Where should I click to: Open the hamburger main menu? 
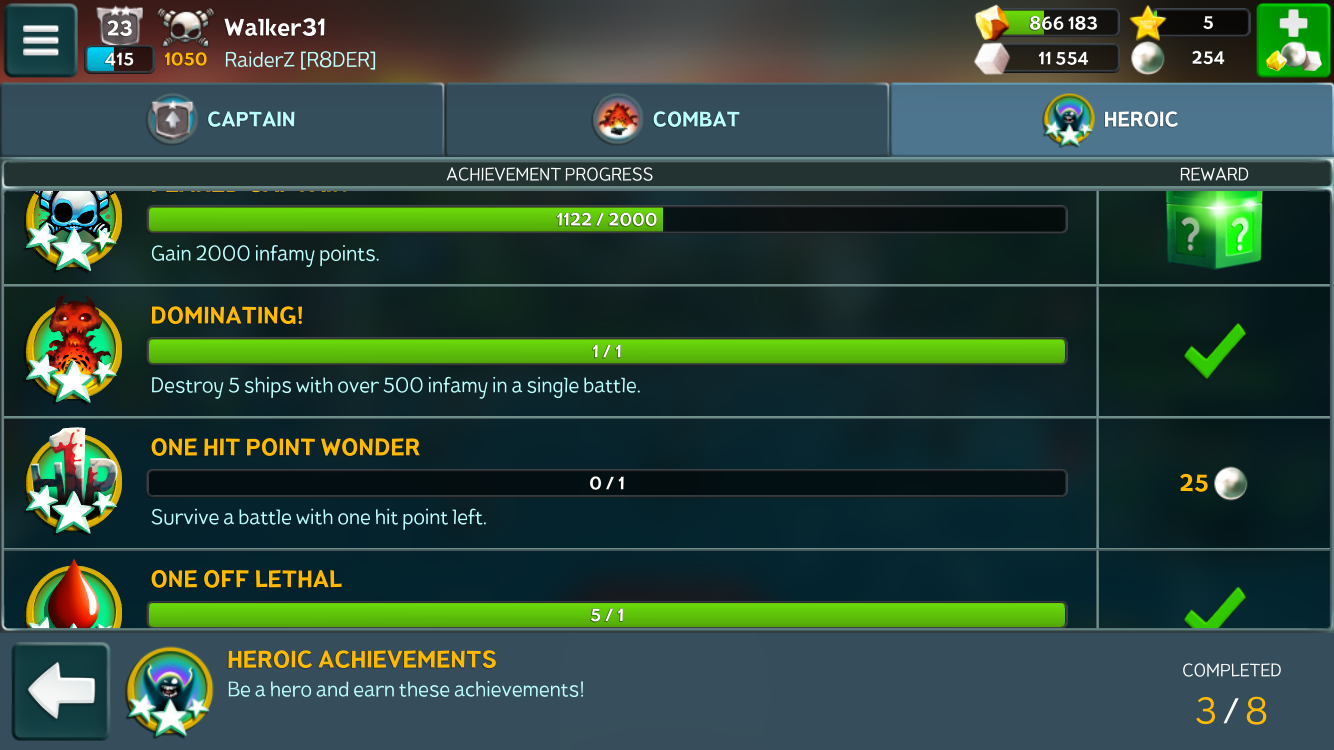(x=41, y=41)
